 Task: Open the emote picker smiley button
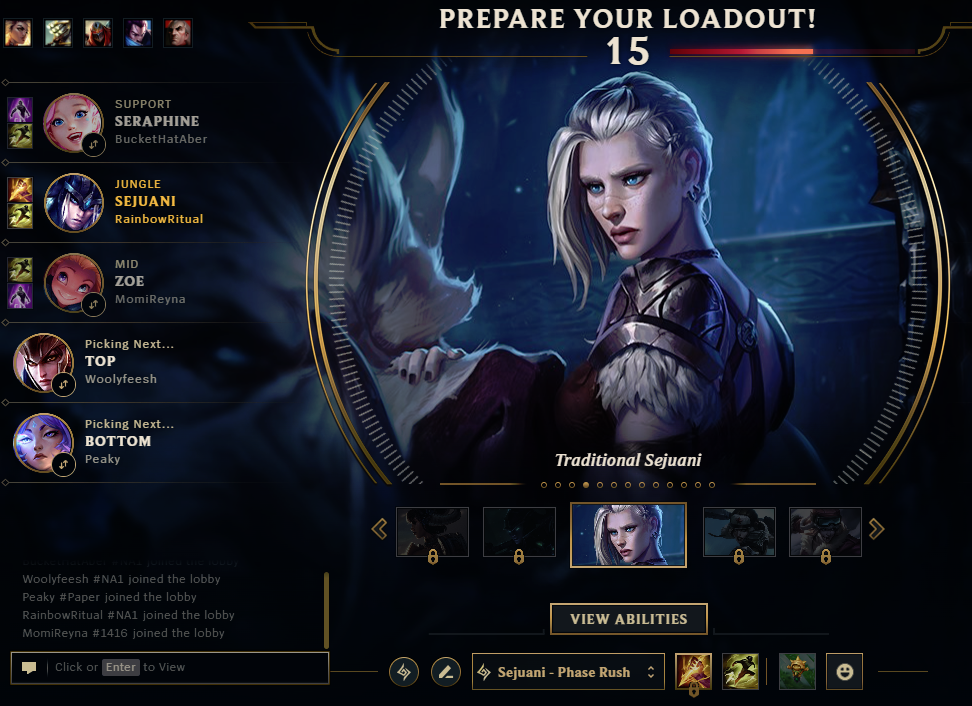click(844, 672)
